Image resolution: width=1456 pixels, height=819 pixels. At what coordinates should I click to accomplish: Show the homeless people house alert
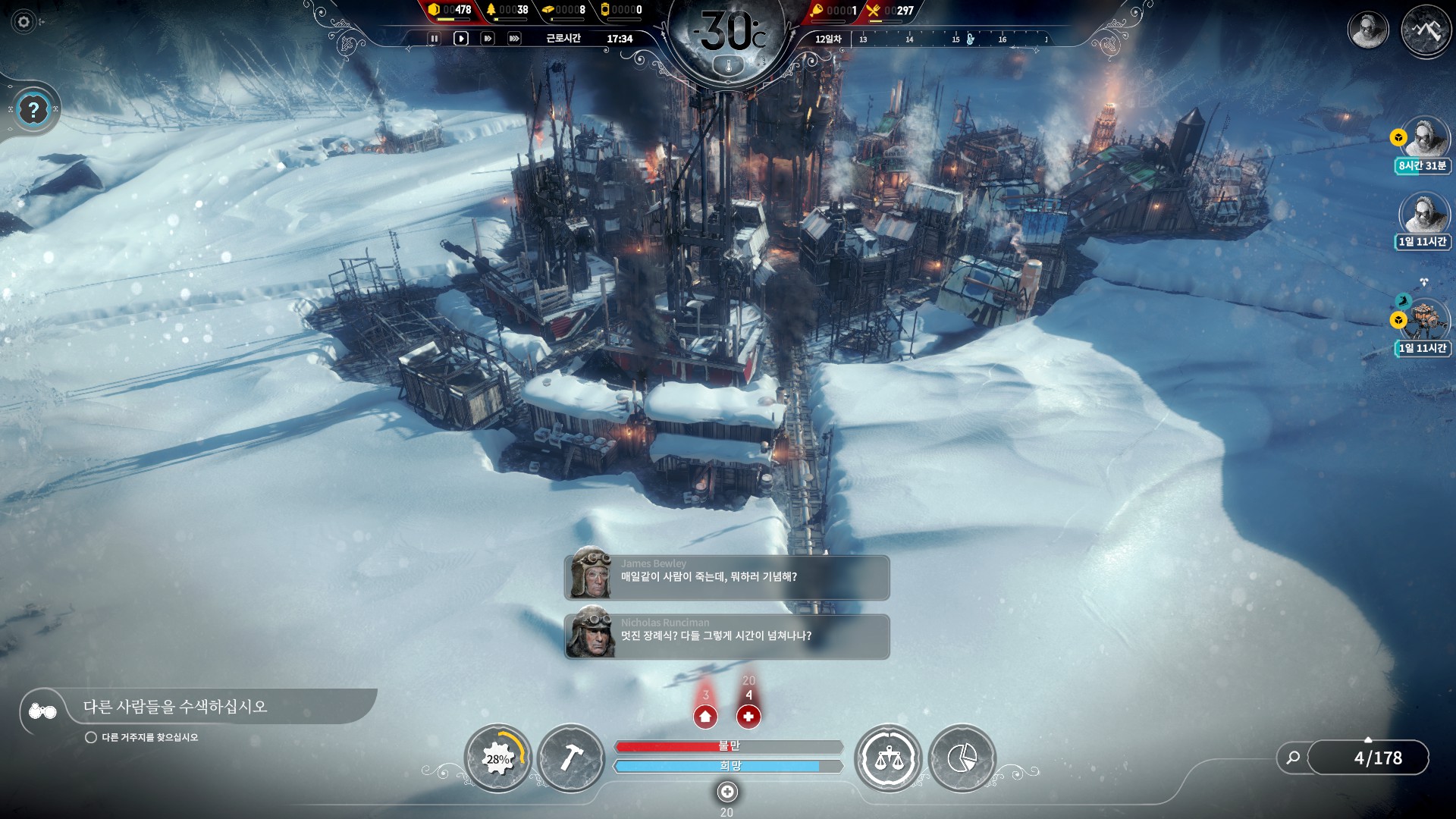point(705,716)
